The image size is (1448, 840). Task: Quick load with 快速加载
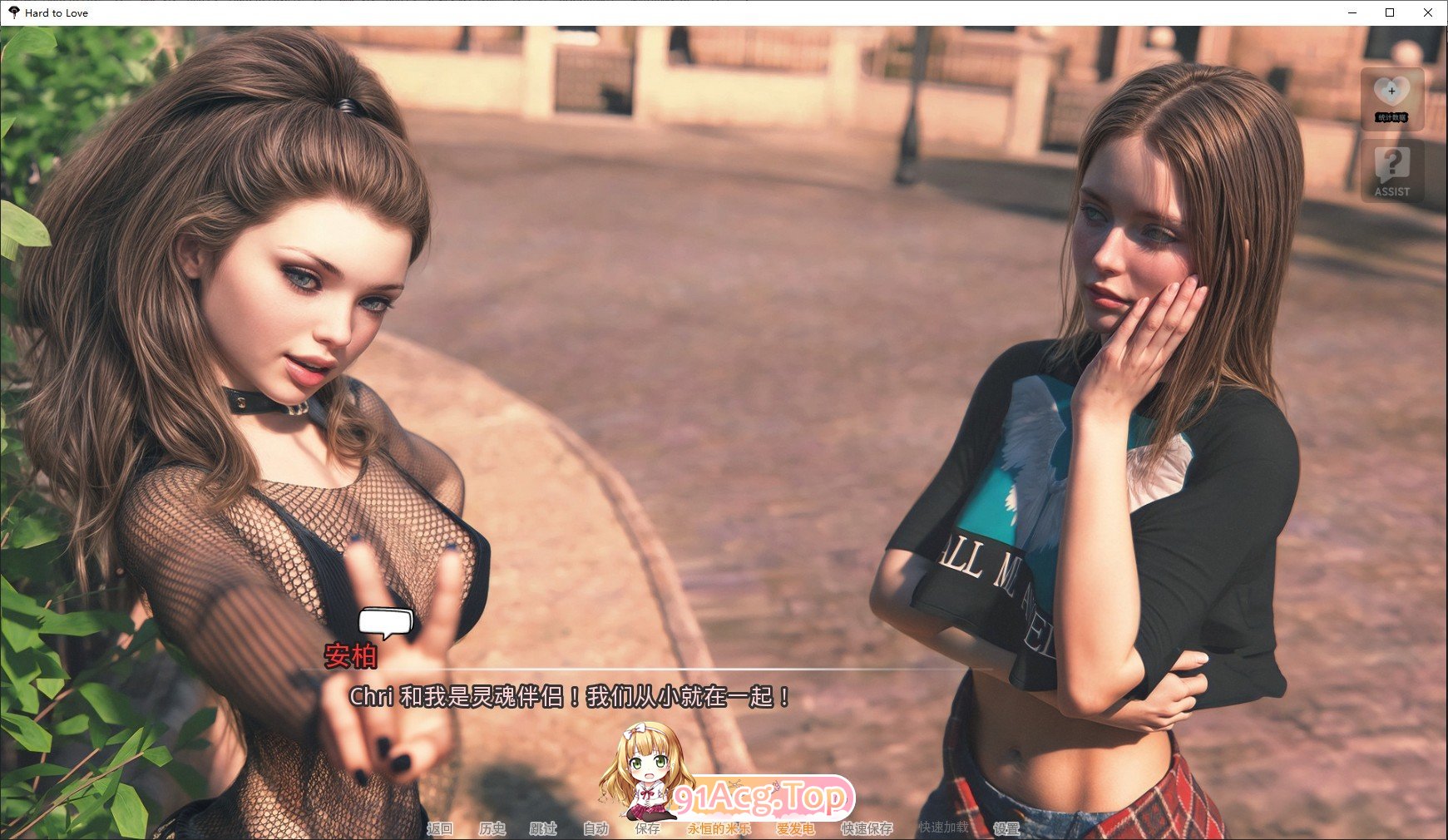(943, 828)
